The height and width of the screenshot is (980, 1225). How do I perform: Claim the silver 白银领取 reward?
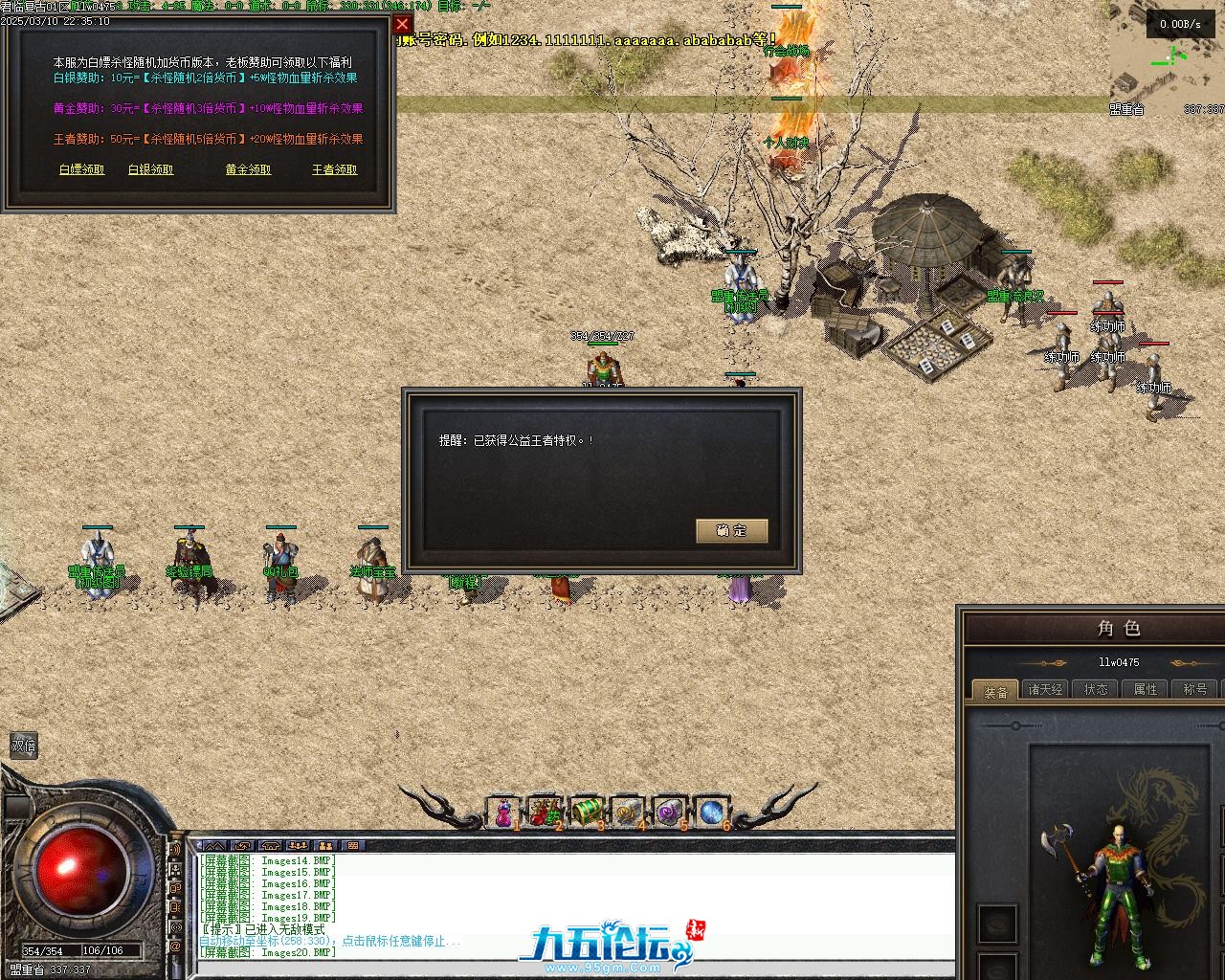point(151,169)
